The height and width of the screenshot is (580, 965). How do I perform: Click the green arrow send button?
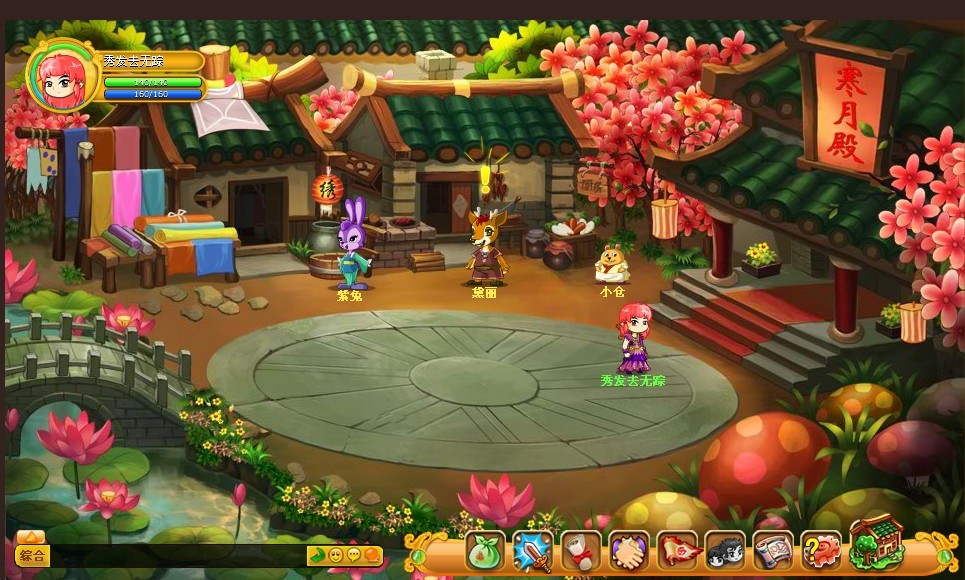[x=317, y=555]
